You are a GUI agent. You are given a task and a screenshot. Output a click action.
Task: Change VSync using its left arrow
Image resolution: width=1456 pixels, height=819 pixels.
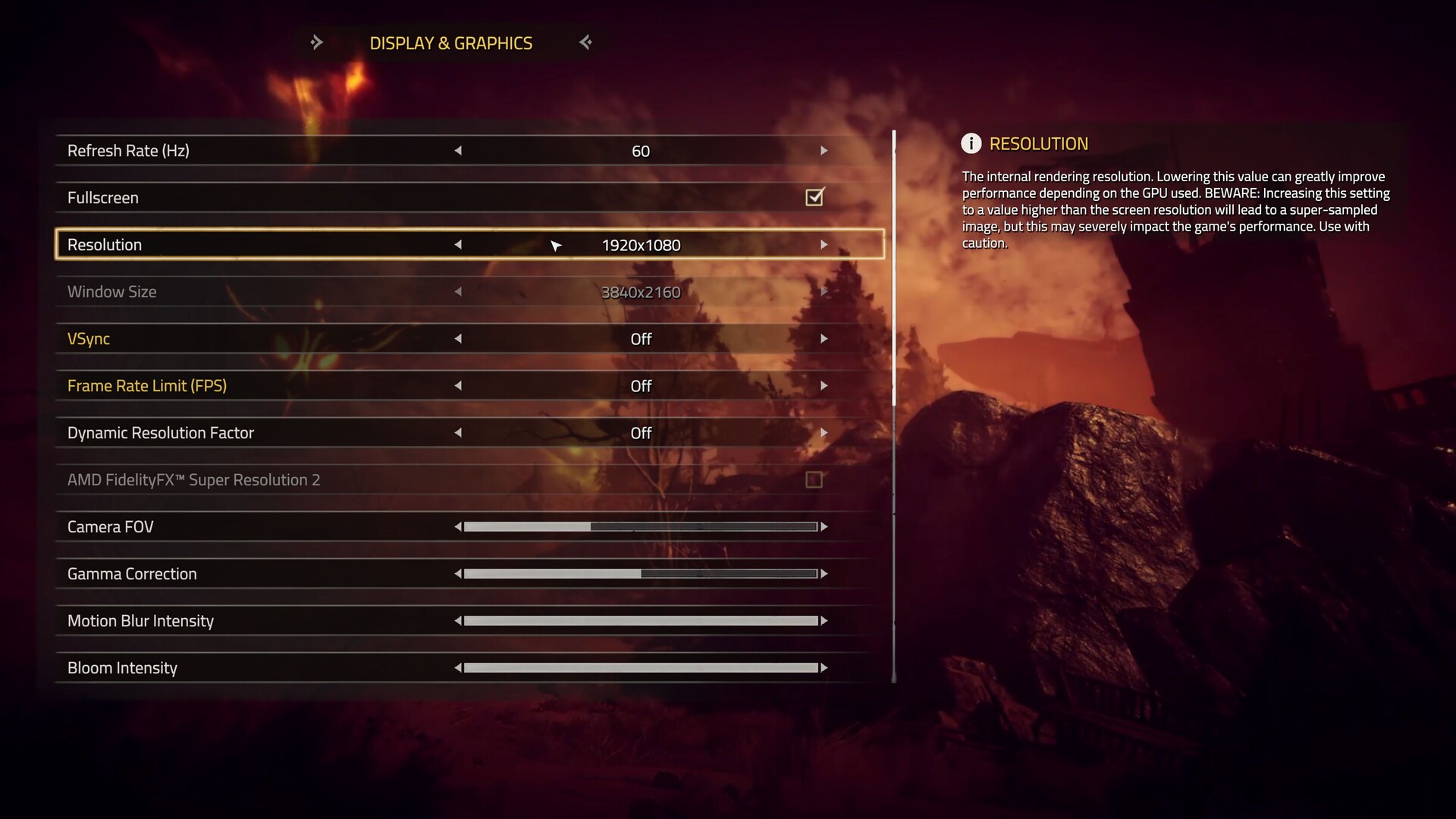click(x=458, y=339)
